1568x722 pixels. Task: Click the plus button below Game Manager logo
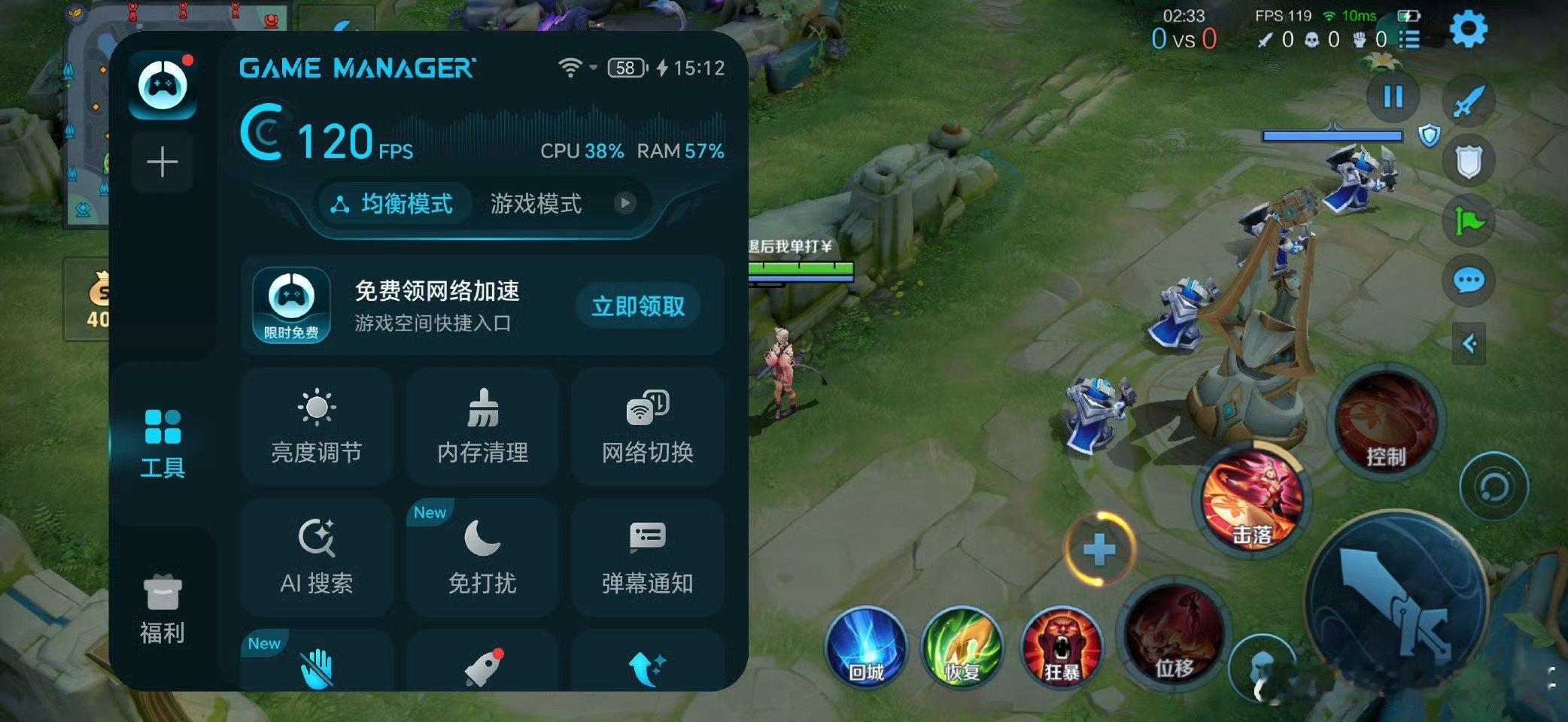[163, 161]
